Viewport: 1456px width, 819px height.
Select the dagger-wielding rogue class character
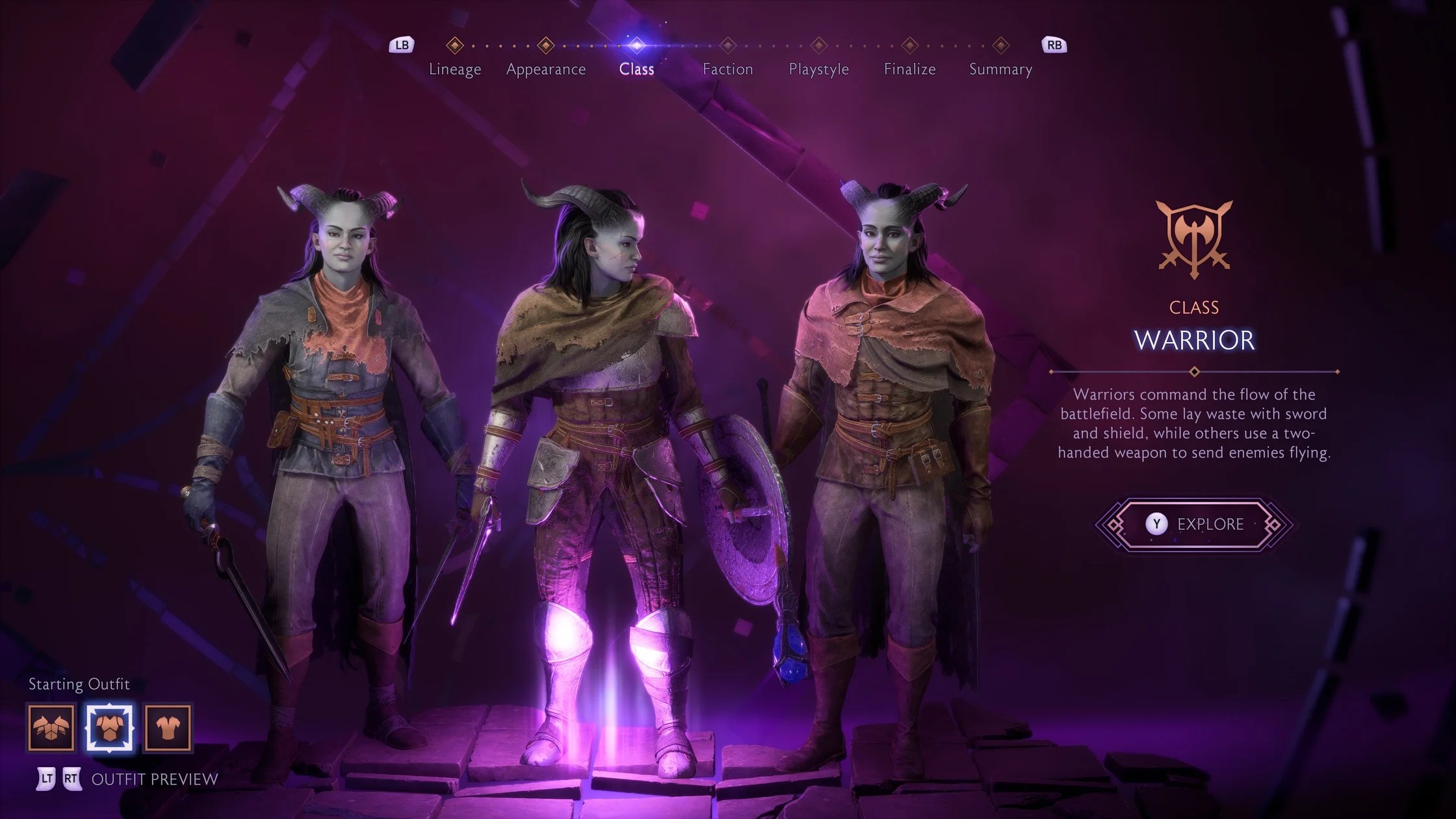pos(331,455)
